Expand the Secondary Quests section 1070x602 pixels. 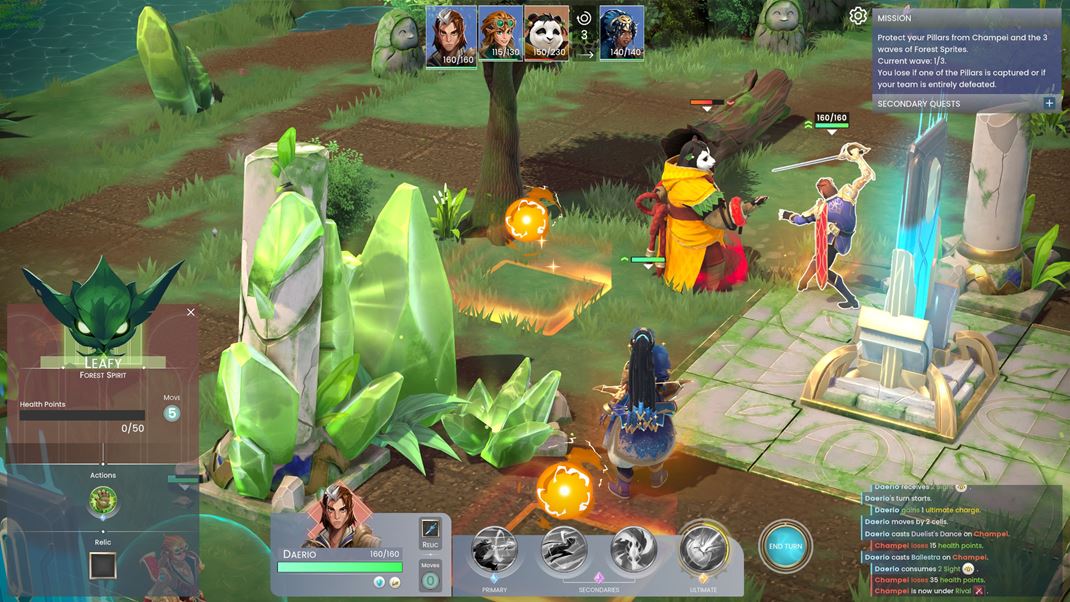click(1049, 103)
